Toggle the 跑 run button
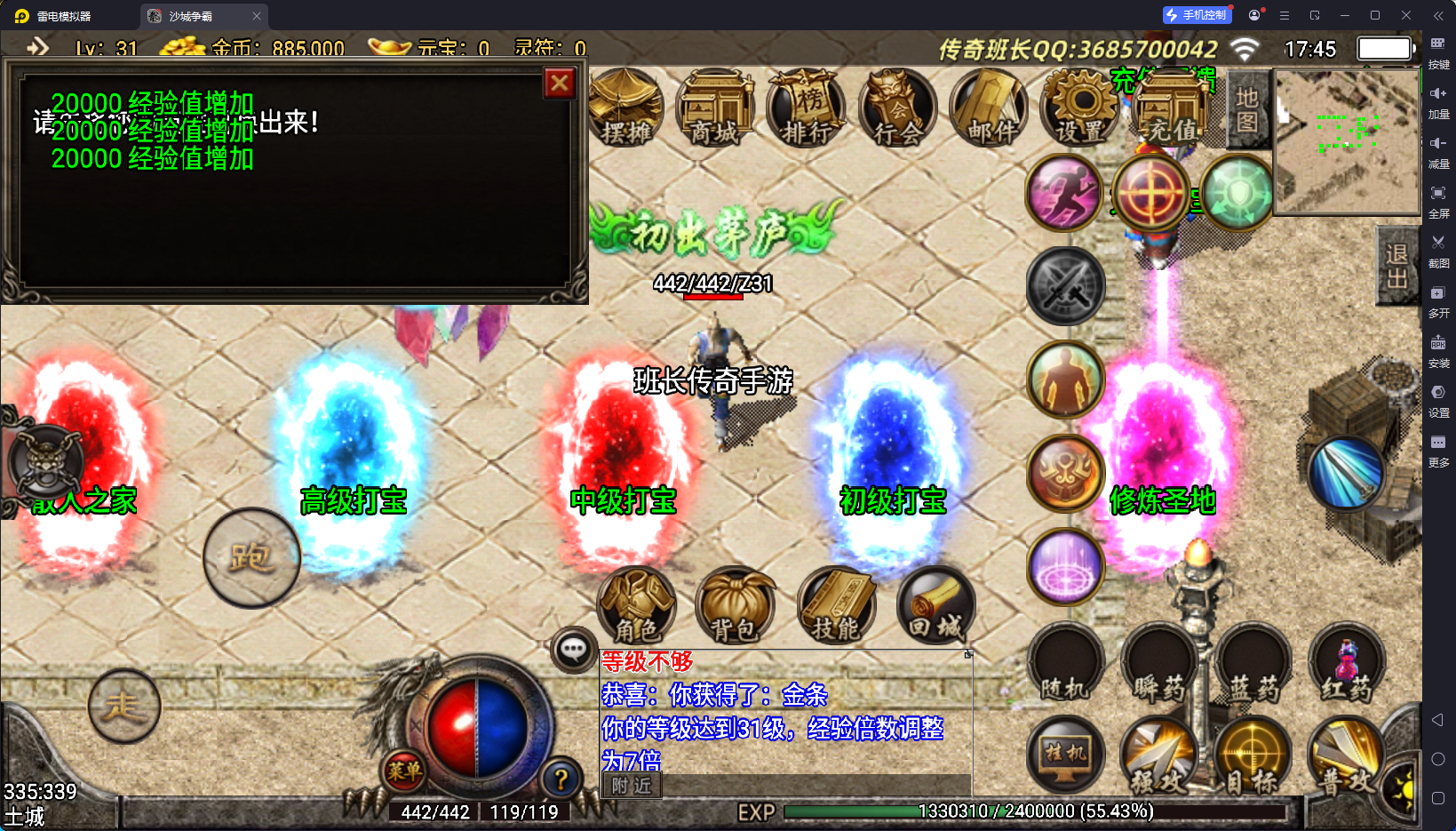The height and width of the screenshot is (831, 1456). pyautogui.click(x=251, y=558)
